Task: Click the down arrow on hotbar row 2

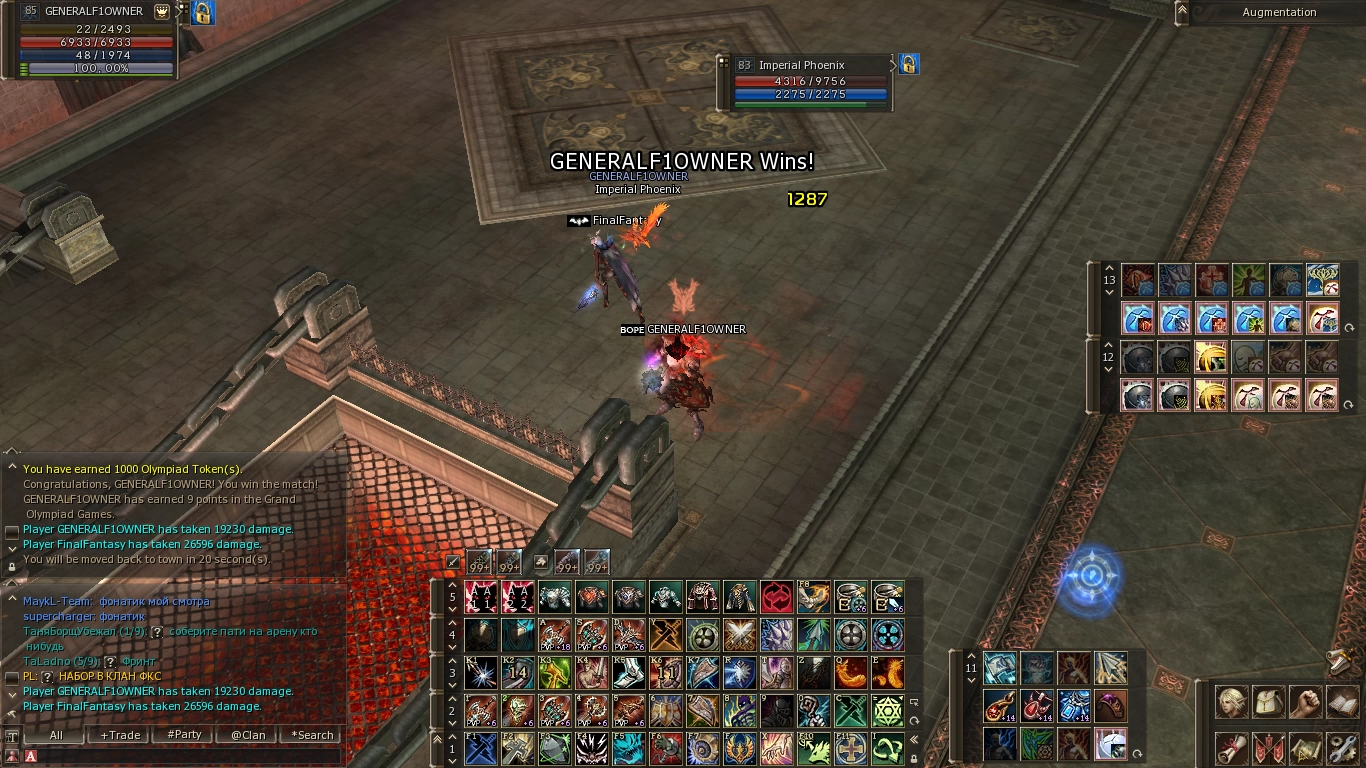Action: point(451,724)
